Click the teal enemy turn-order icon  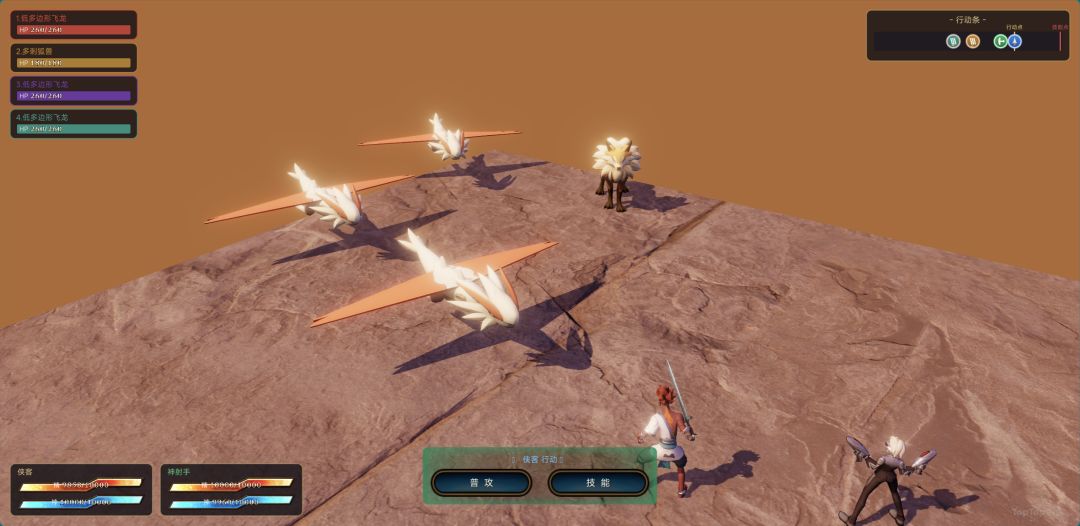953,41
